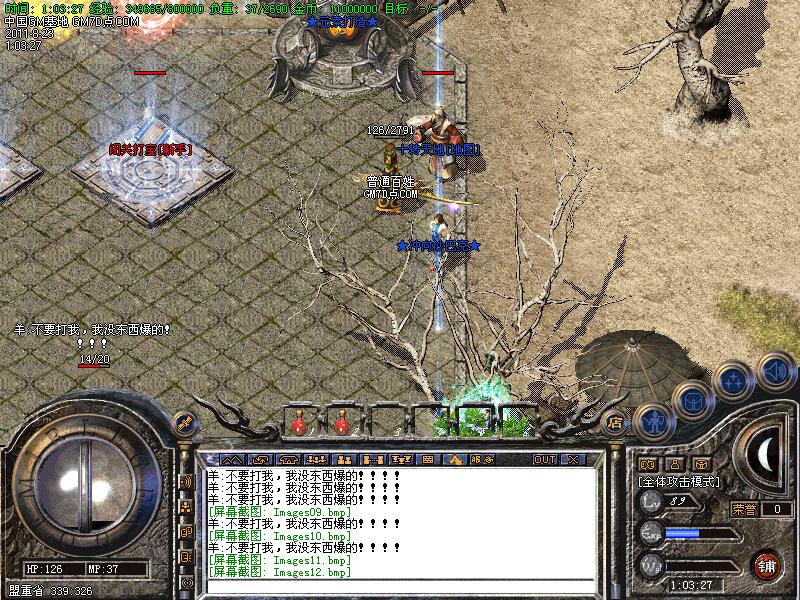Click the red 铺 stall button
Image resolution: width=800 pixels, height=600 pixels.
click(768, 565)
